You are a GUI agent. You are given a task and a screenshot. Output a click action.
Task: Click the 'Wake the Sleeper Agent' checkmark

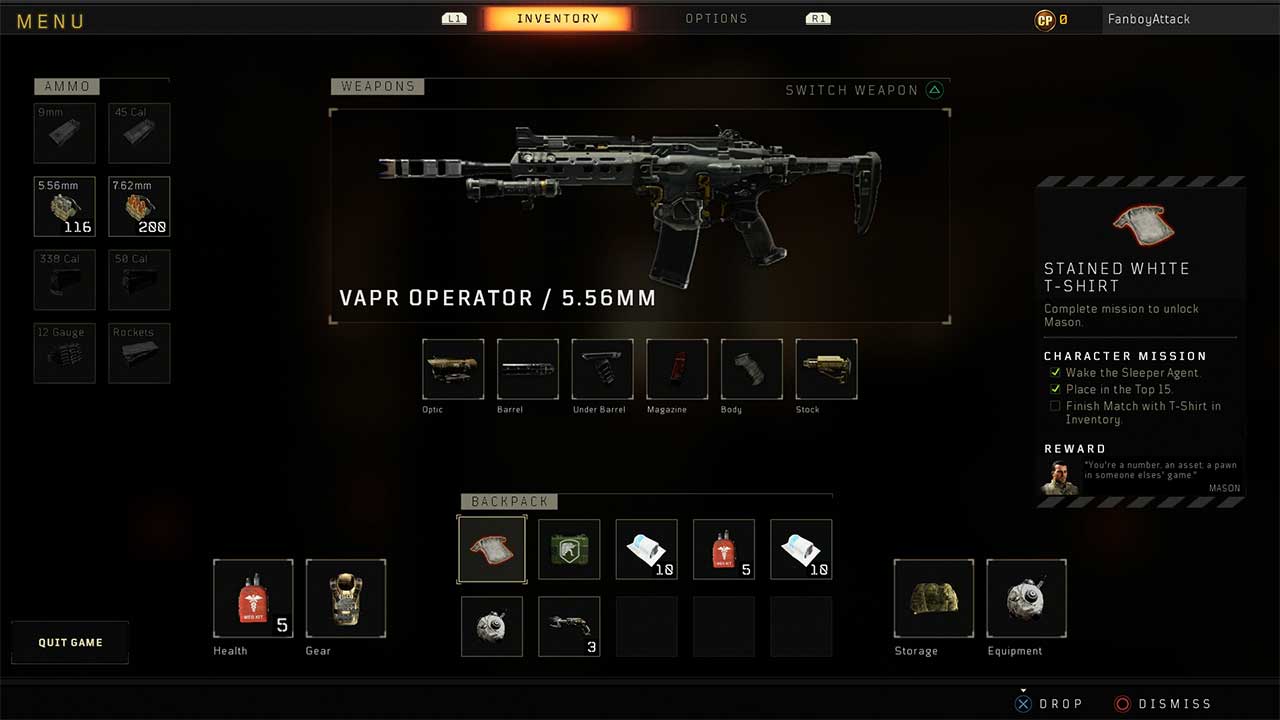coord(1056,372)
